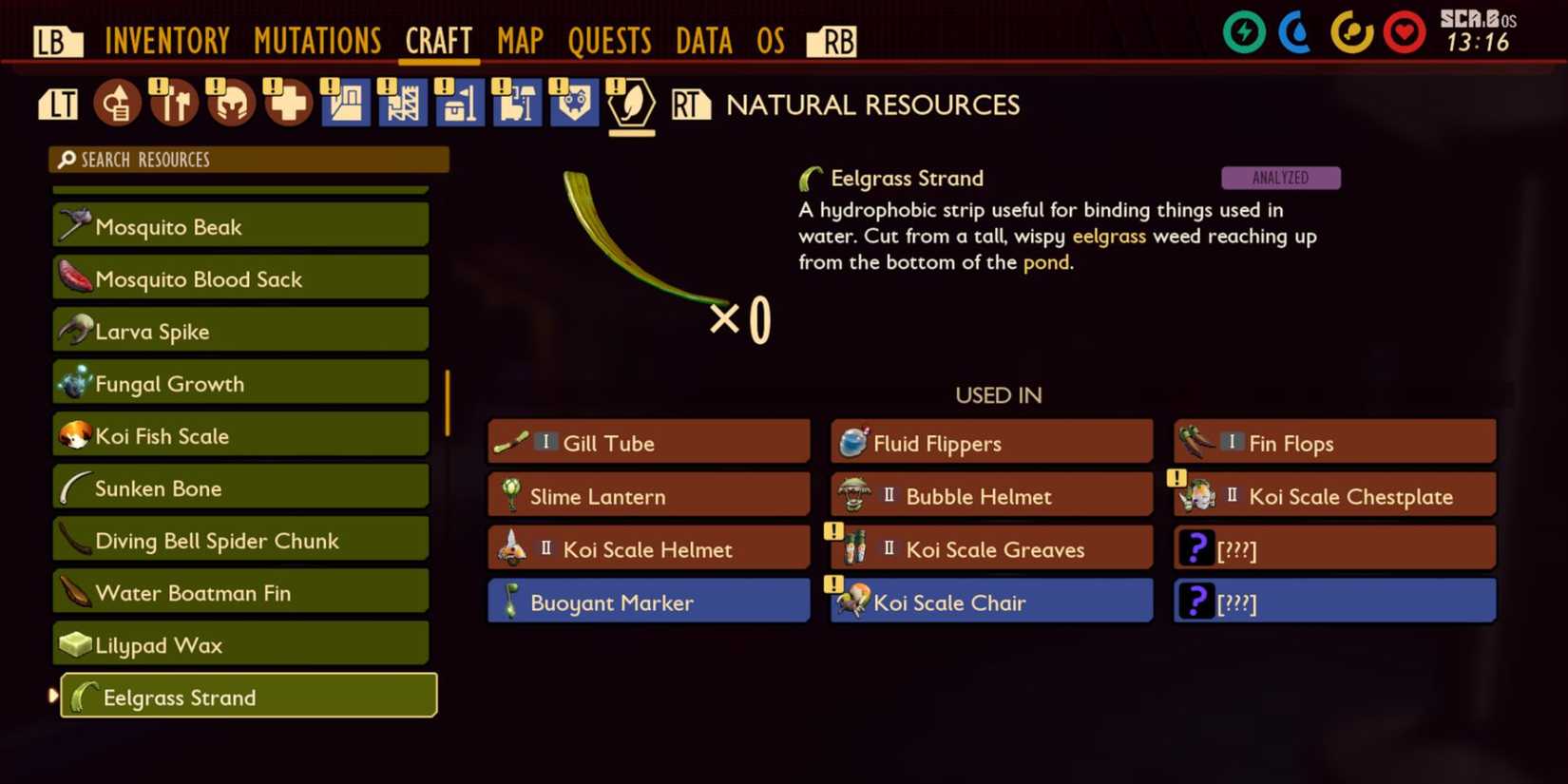The height and width of the screenshot is (784, 1568).
Task: Click the red health heart icon
Action: 1405,31
